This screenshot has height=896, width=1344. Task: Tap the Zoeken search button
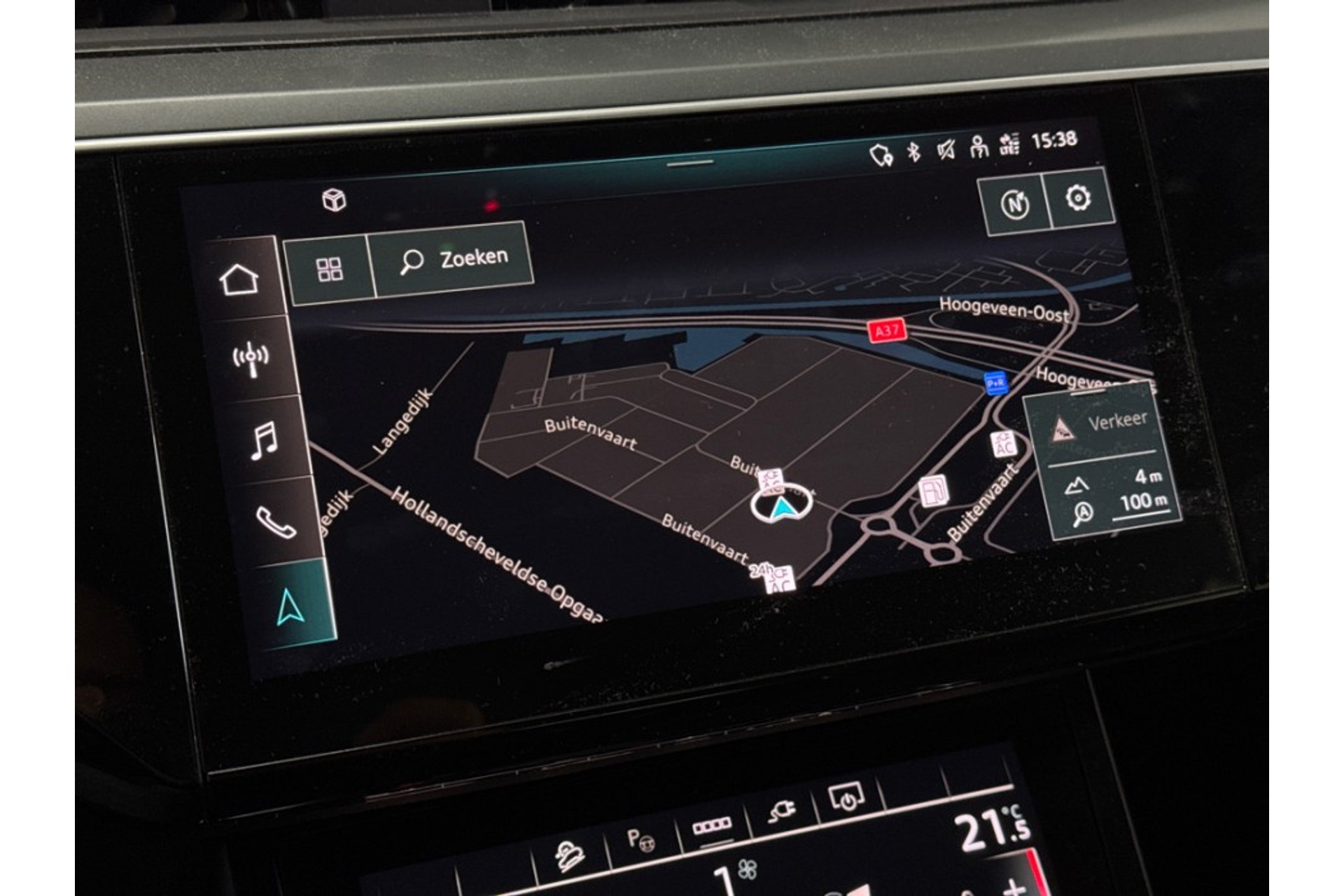[x=454, y=260]
